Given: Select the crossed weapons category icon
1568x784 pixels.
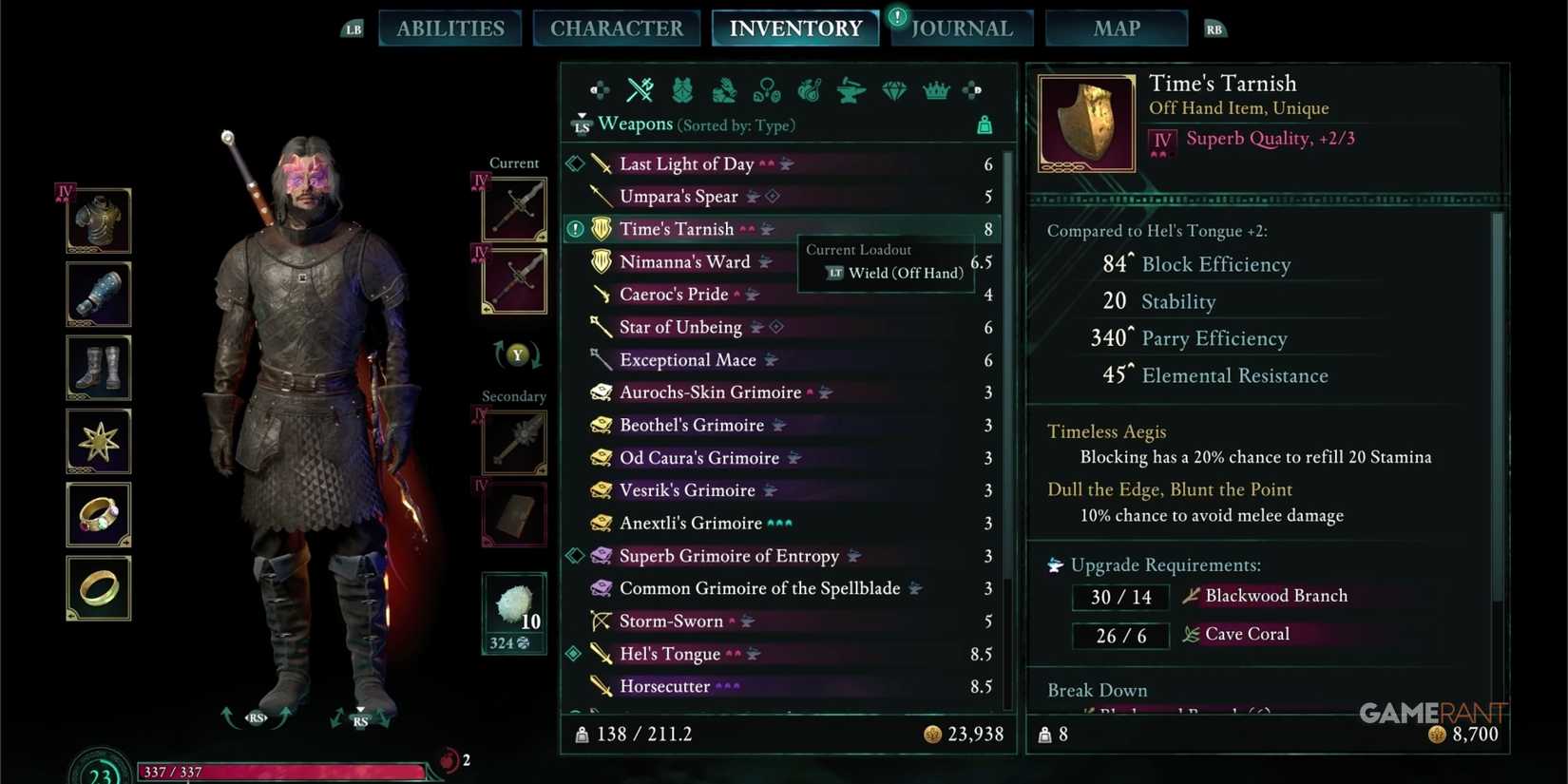Looking at the screenshot, I should [x=640, y=90].
